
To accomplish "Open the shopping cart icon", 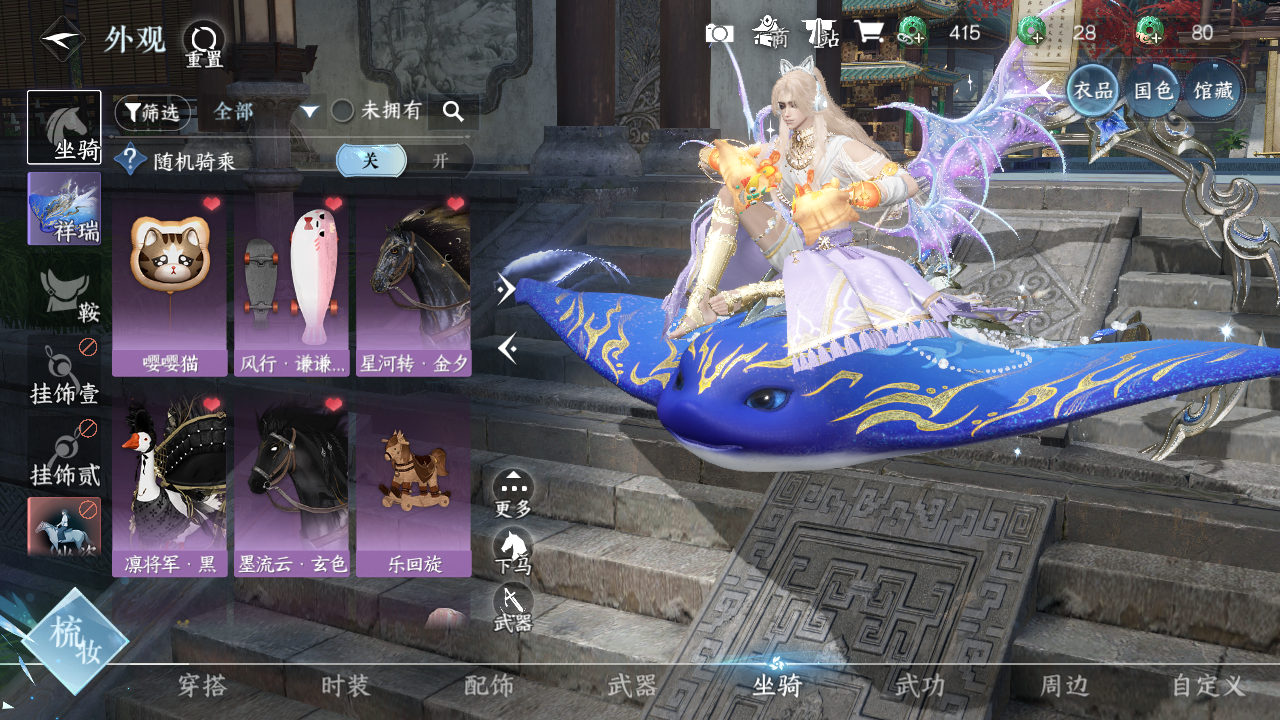I will tap(867, 33).
